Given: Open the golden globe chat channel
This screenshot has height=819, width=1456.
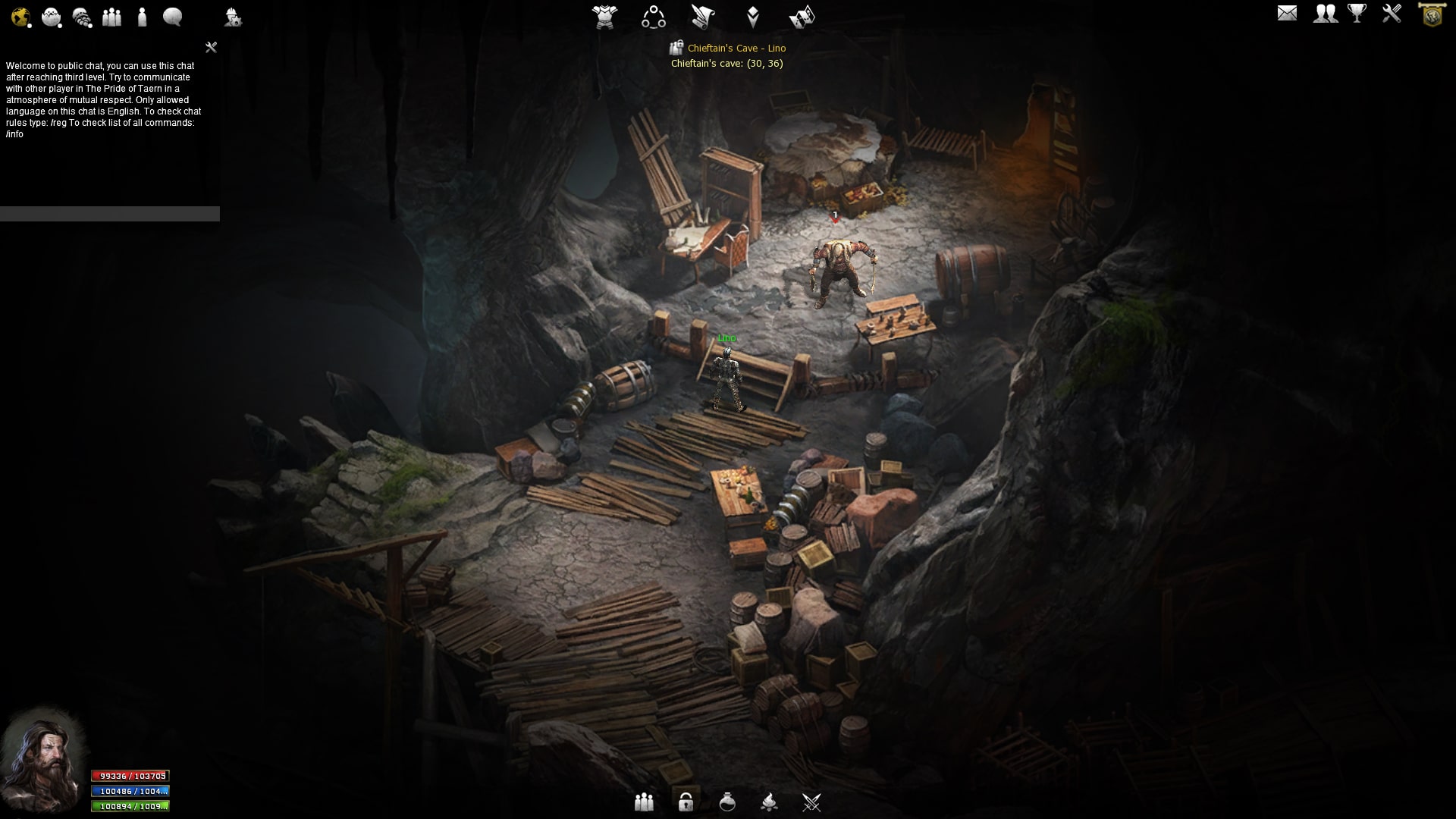Looking at the screenshot, I should 20,17.
